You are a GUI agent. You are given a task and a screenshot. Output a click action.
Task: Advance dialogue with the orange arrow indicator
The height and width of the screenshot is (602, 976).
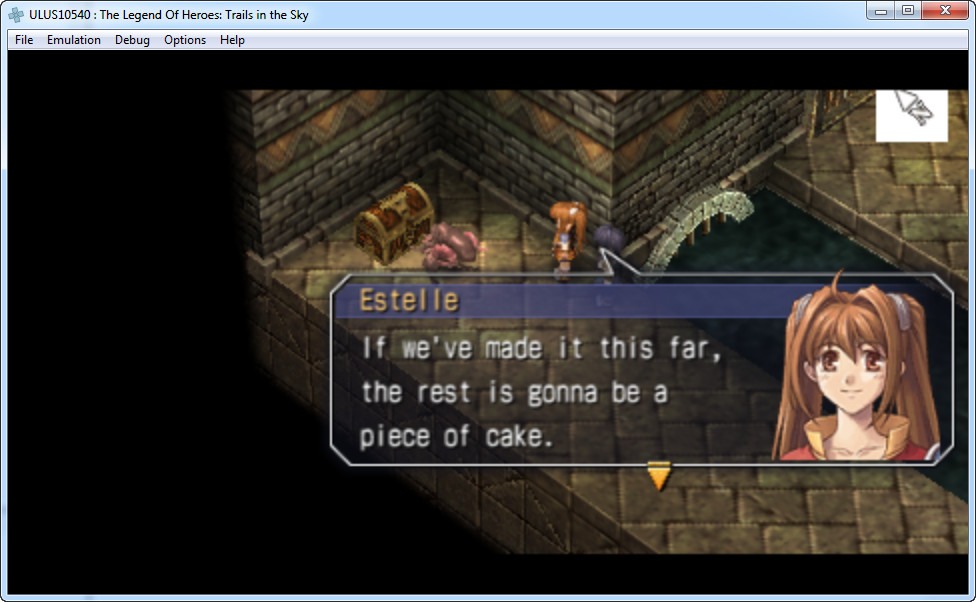658,476
